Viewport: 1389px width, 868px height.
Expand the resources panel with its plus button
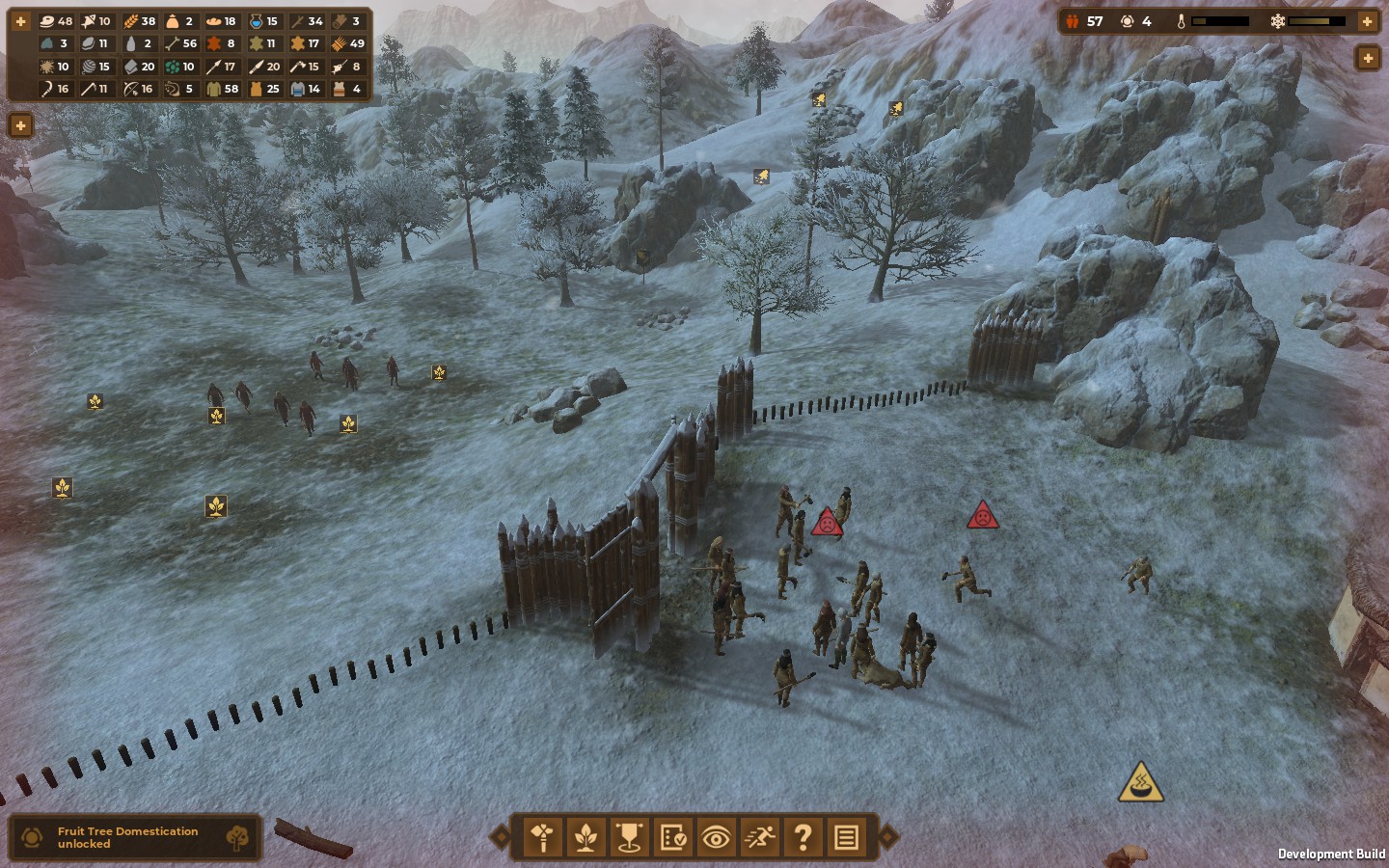point(20,21)
